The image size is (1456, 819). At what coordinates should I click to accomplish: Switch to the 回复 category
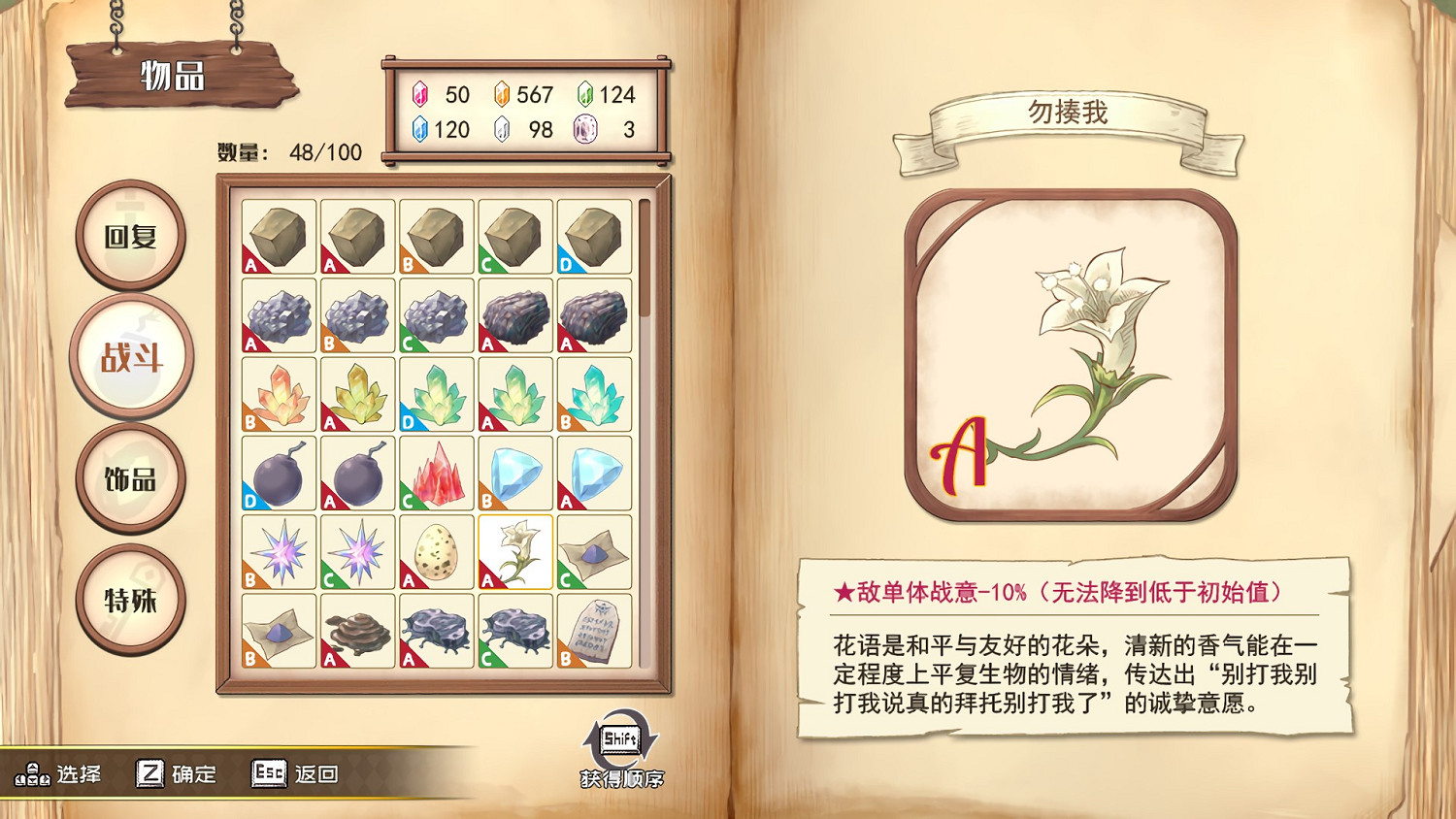click(129, 236)
